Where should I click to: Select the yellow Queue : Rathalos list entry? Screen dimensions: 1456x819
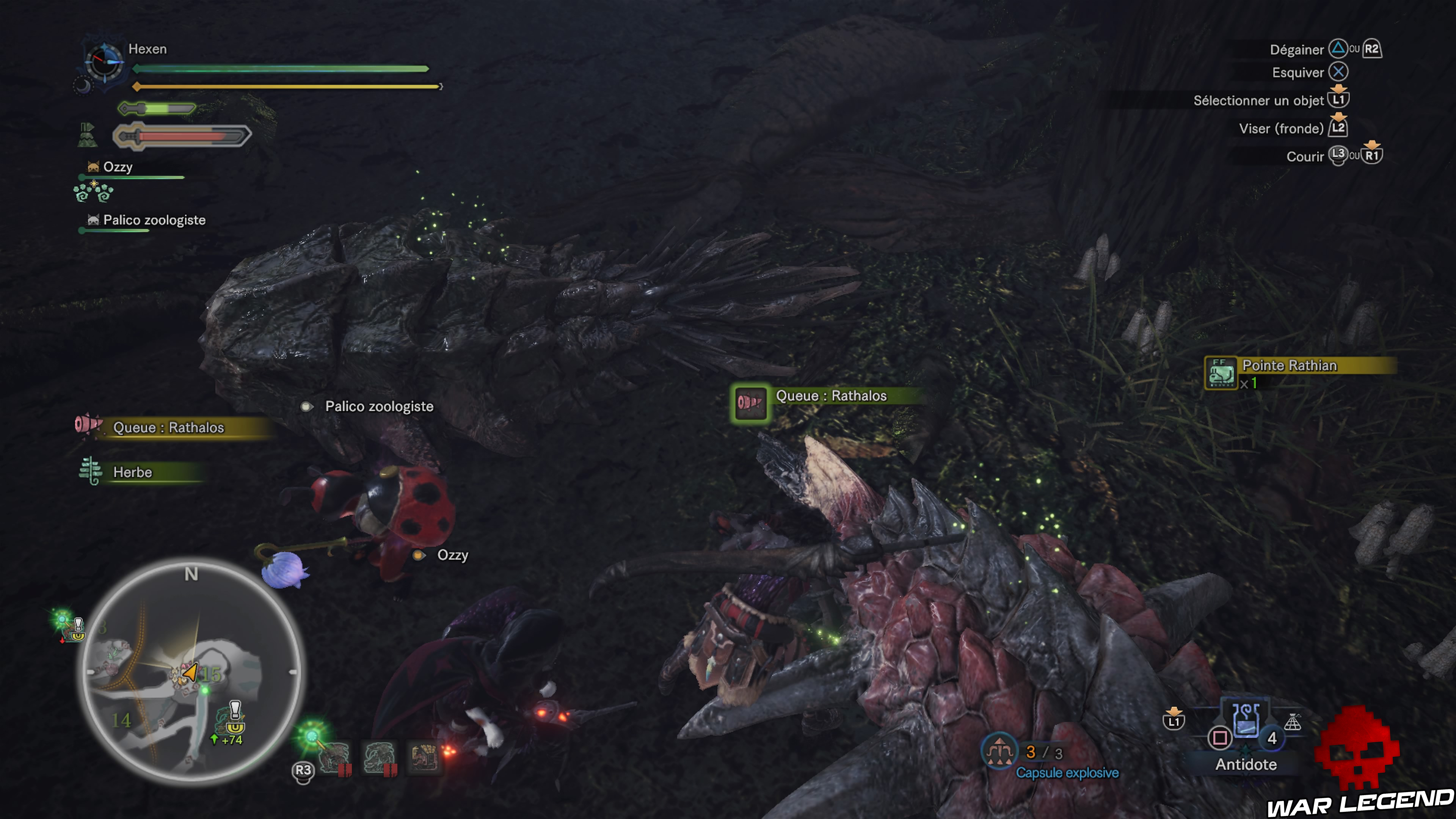168,427
